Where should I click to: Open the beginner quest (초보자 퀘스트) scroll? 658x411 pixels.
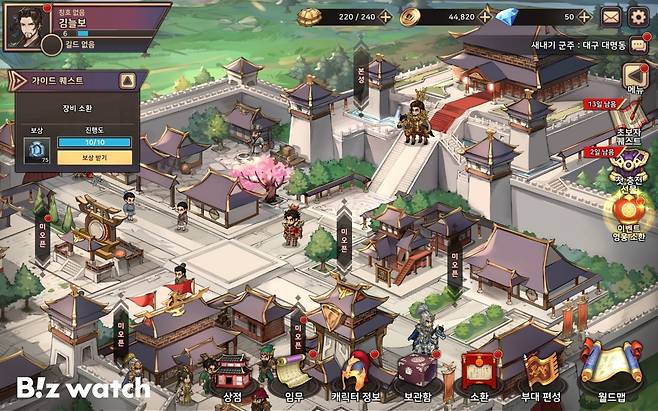coord(630,118)
